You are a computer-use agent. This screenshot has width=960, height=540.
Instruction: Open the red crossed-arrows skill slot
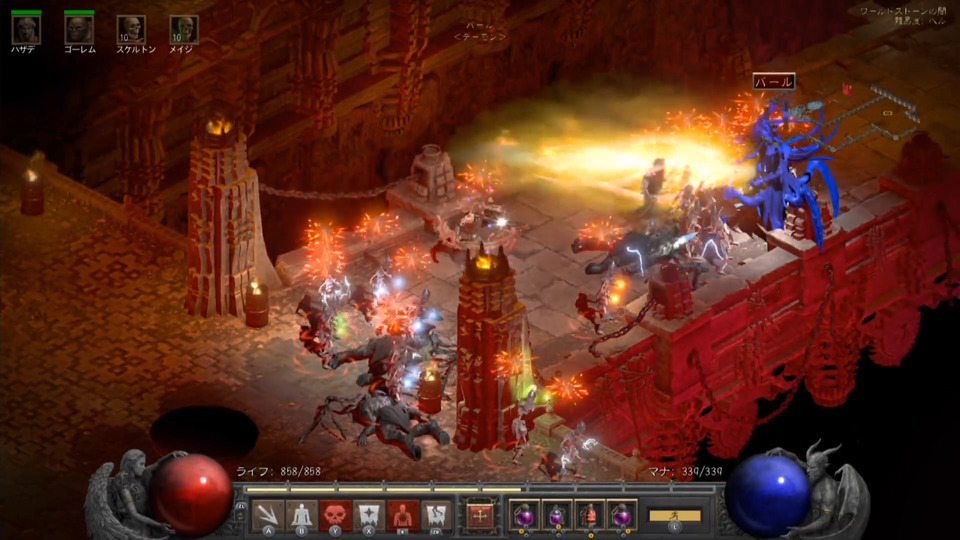coord(480,515)
